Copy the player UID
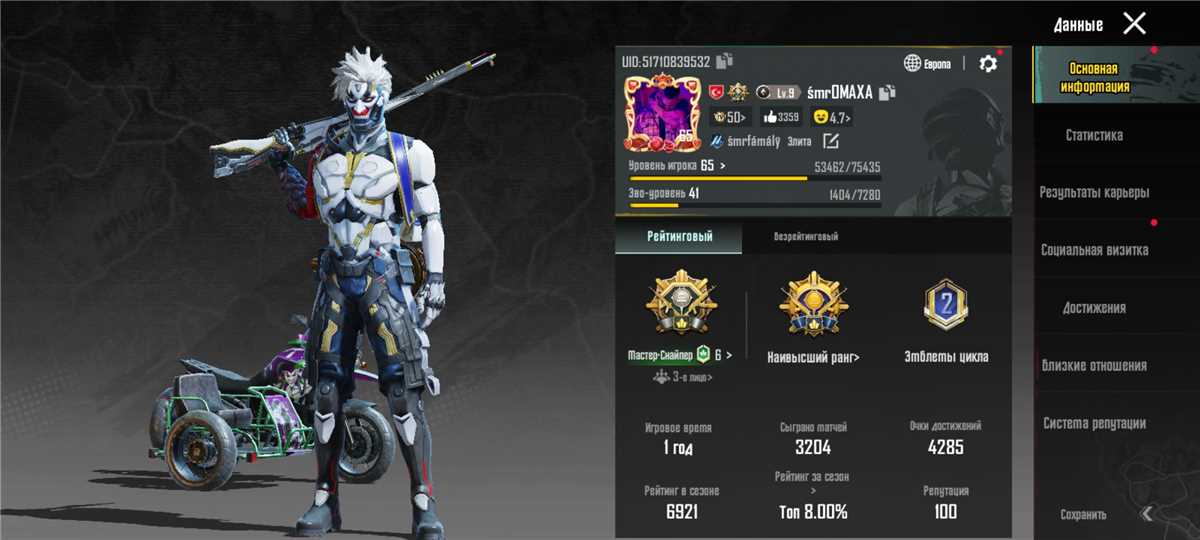 point(725,61)
